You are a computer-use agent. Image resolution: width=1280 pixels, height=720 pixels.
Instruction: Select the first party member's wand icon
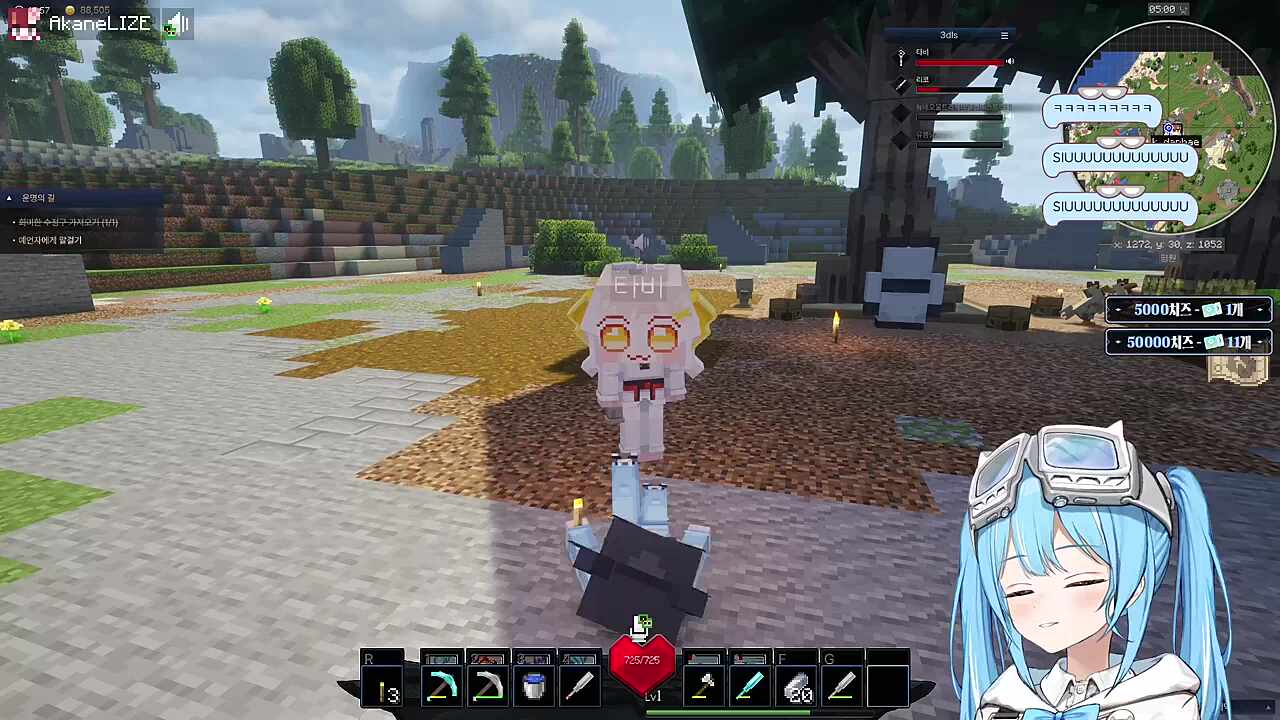pos(901,59)
